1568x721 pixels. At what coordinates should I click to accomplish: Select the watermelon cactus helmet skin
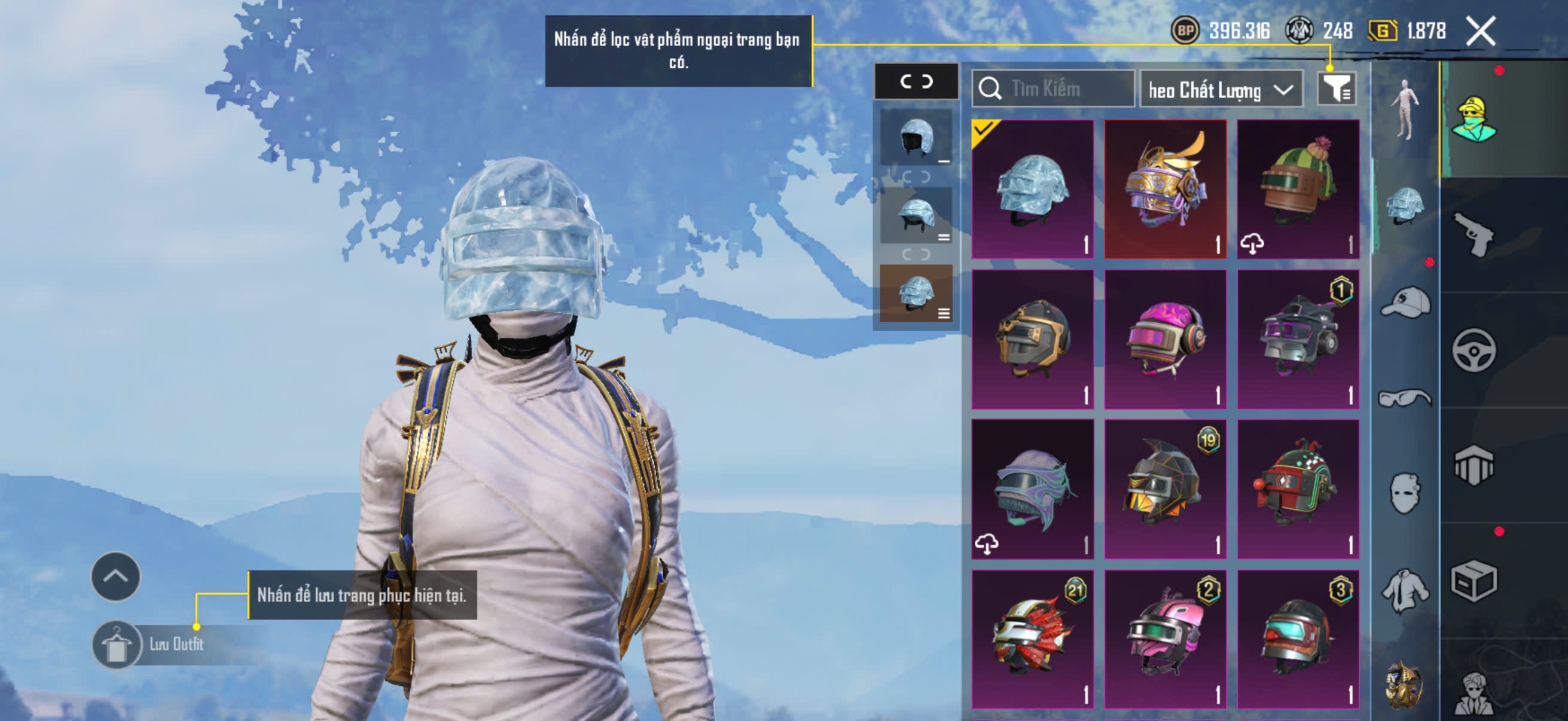coord(1298,188)
